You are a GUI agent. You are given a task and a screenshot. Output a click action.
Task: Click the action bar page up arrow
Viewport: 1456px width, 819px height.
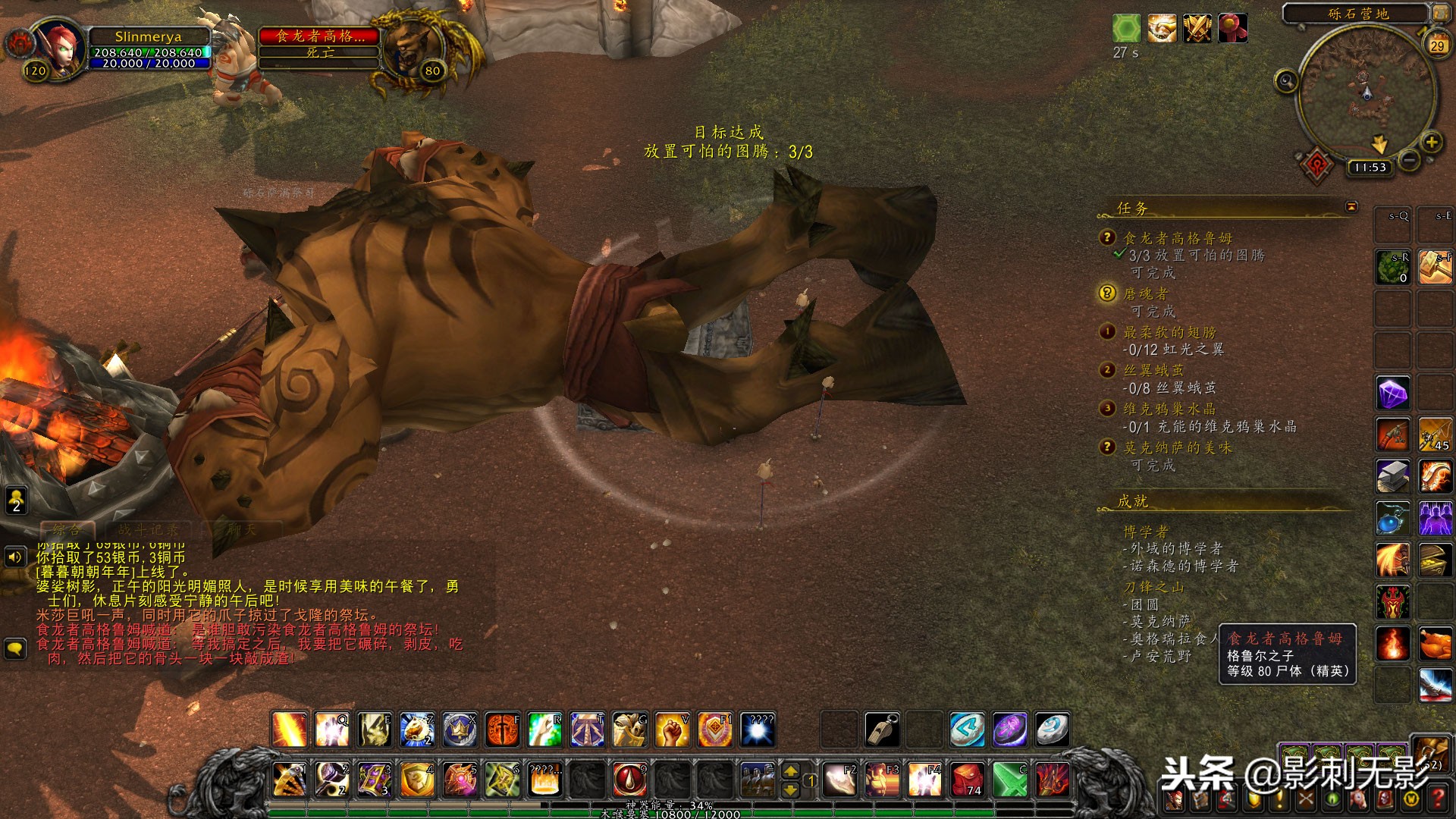pyautogui.click(x=790, y=771)
